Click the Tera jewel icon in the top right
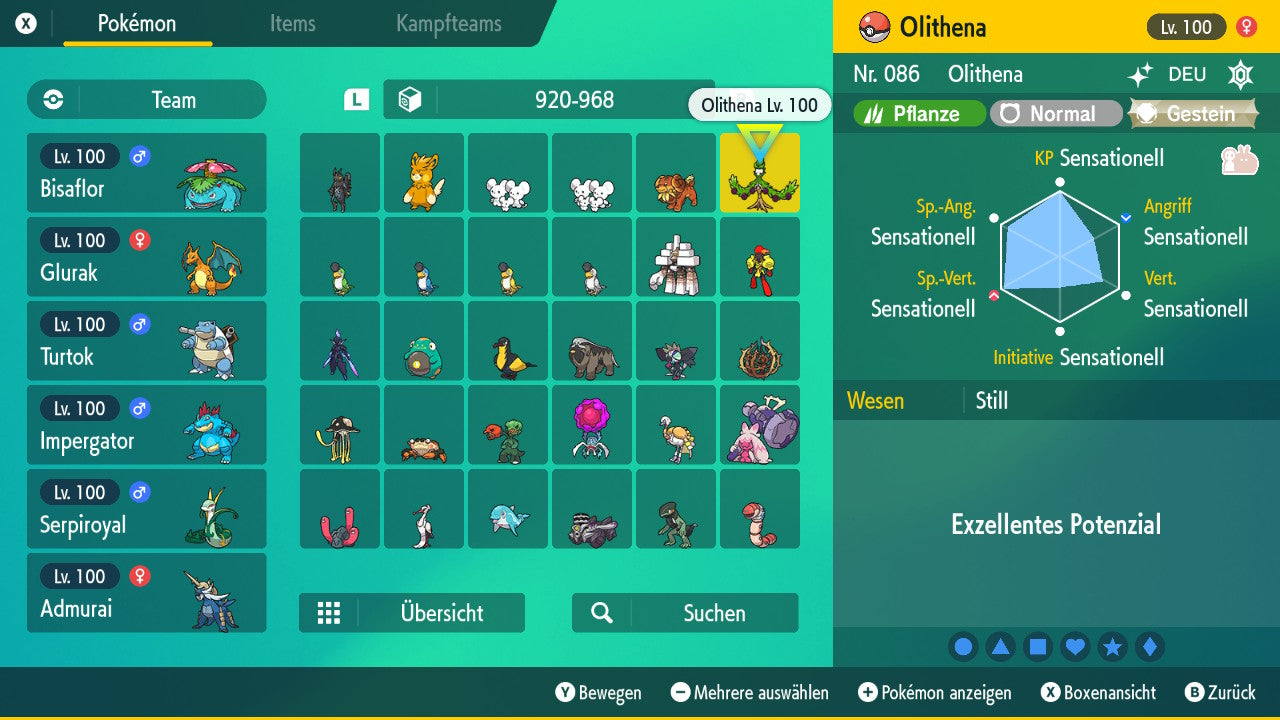This screenshot has height=720, width=1280. [1240, 75]
